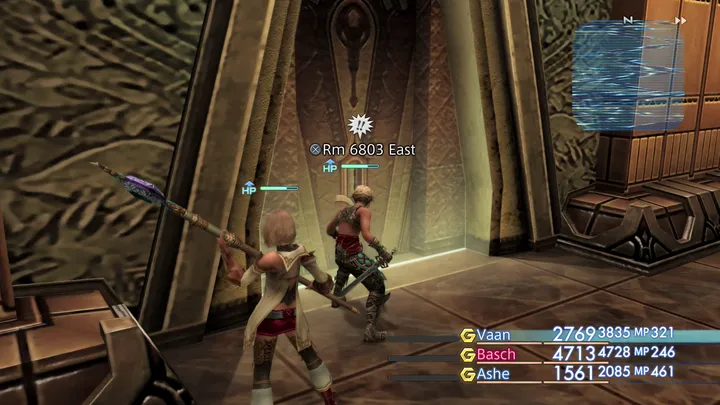Pick Ashe in the party list

point(495,374)
